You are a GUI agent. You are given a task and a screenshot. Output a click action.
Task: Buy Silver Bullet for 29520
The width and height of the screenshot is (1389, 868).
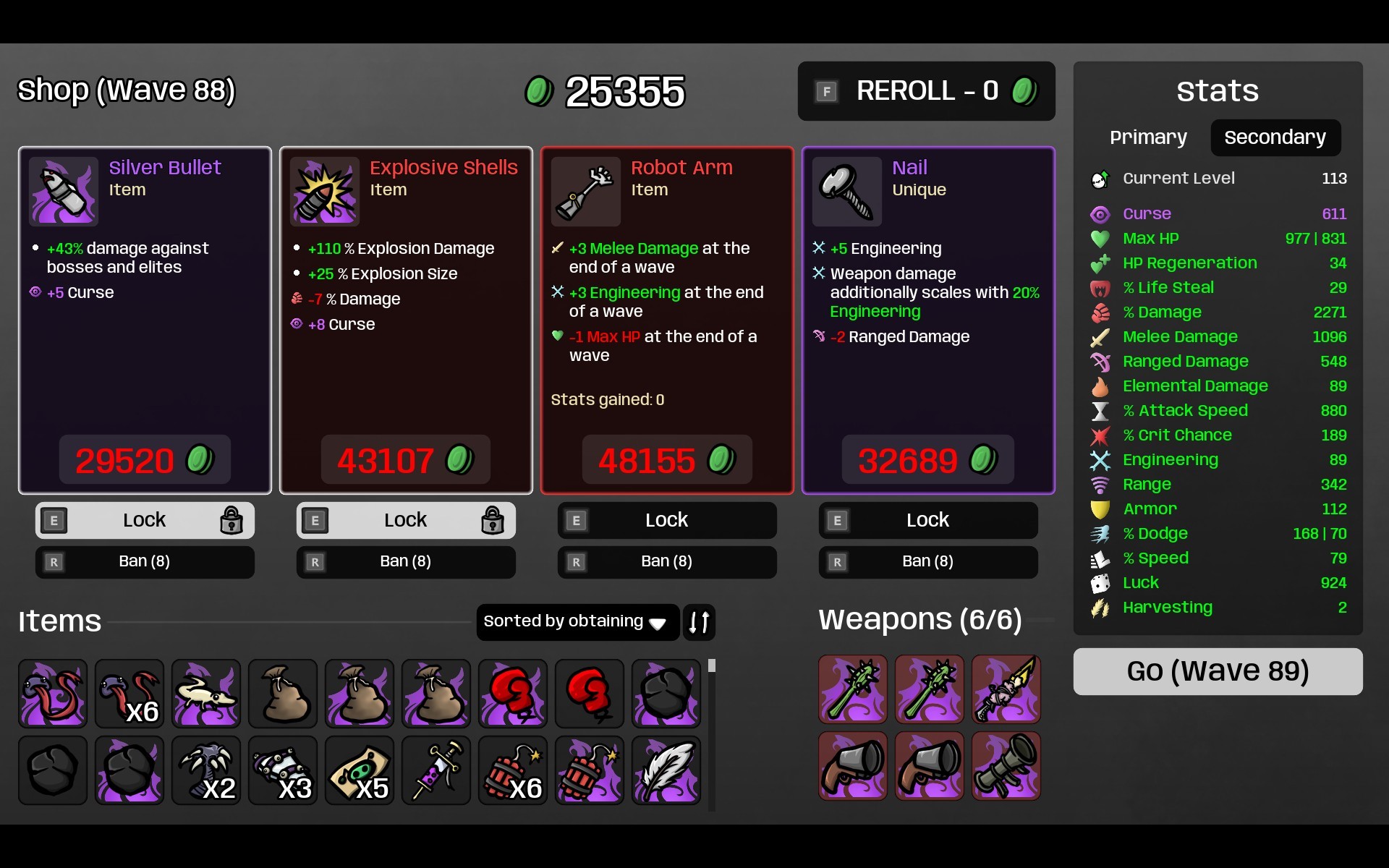[x=145, y=460]
